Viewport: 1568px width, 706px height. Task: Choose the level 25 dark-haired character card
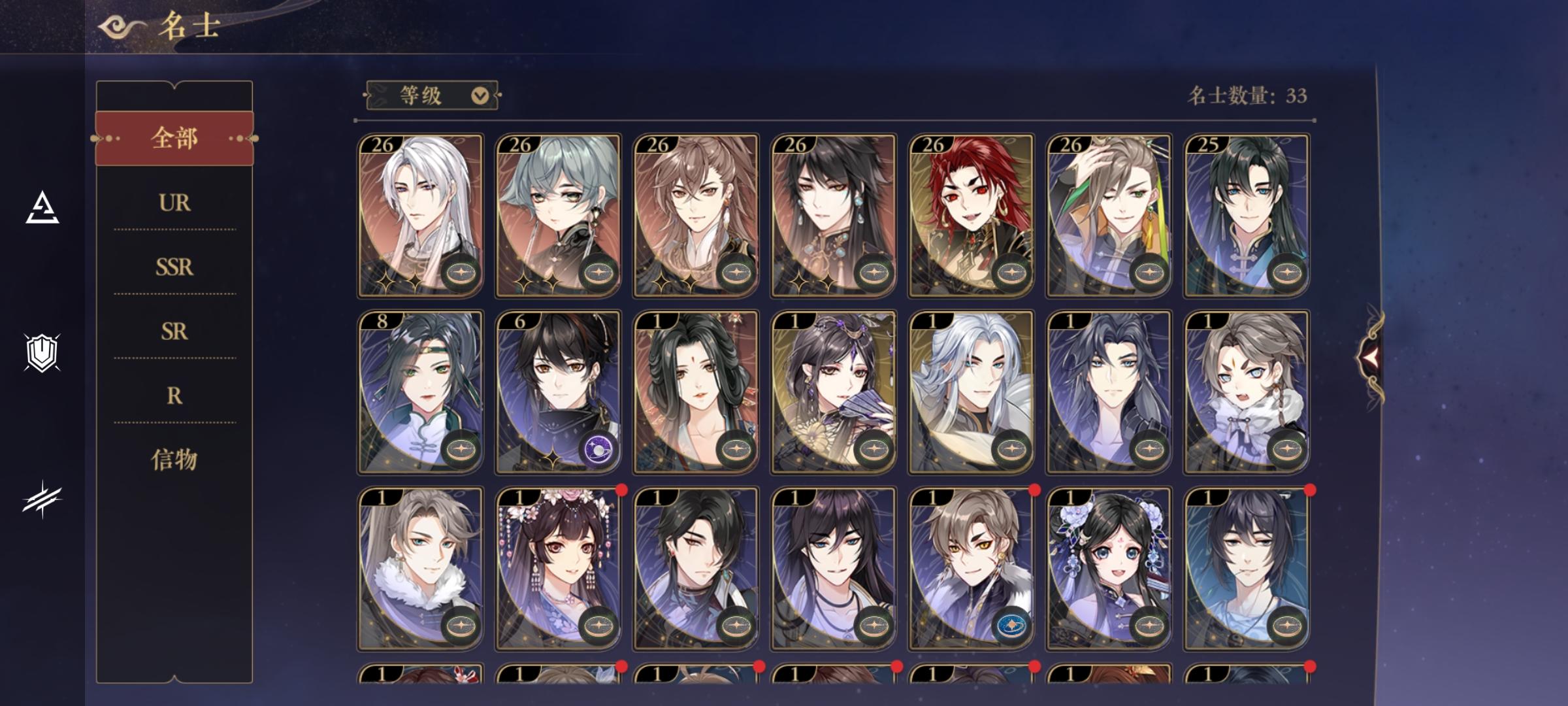pos(1247,216)
